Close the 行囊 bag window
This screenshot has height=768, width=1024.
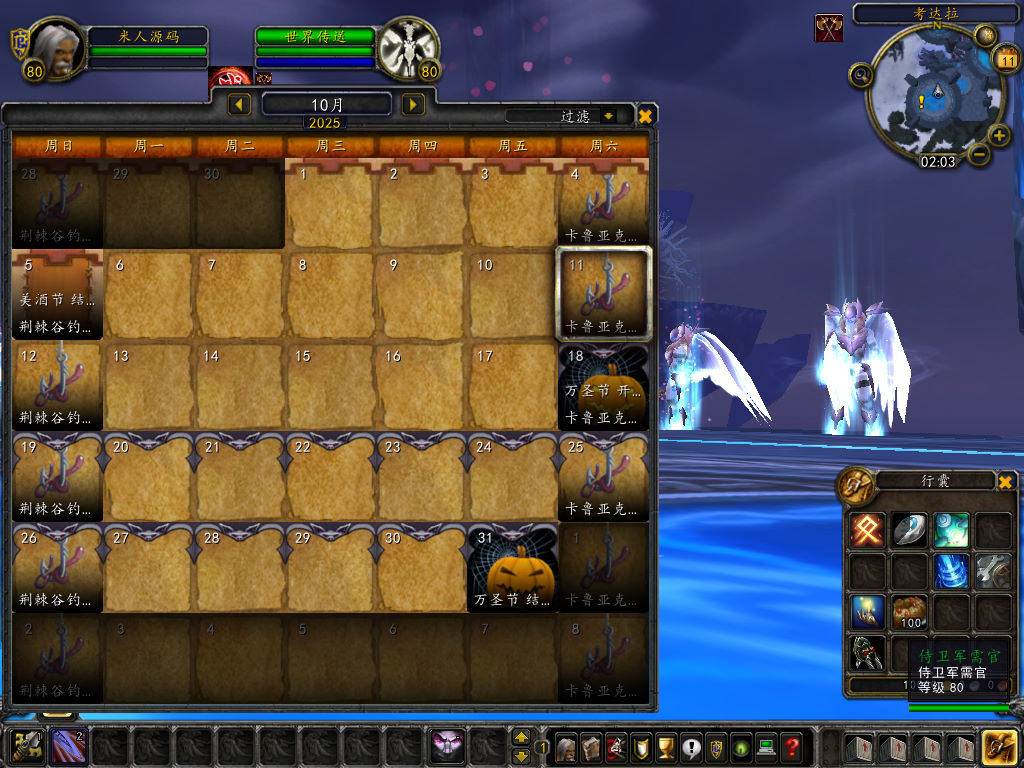click(1005, 482)
